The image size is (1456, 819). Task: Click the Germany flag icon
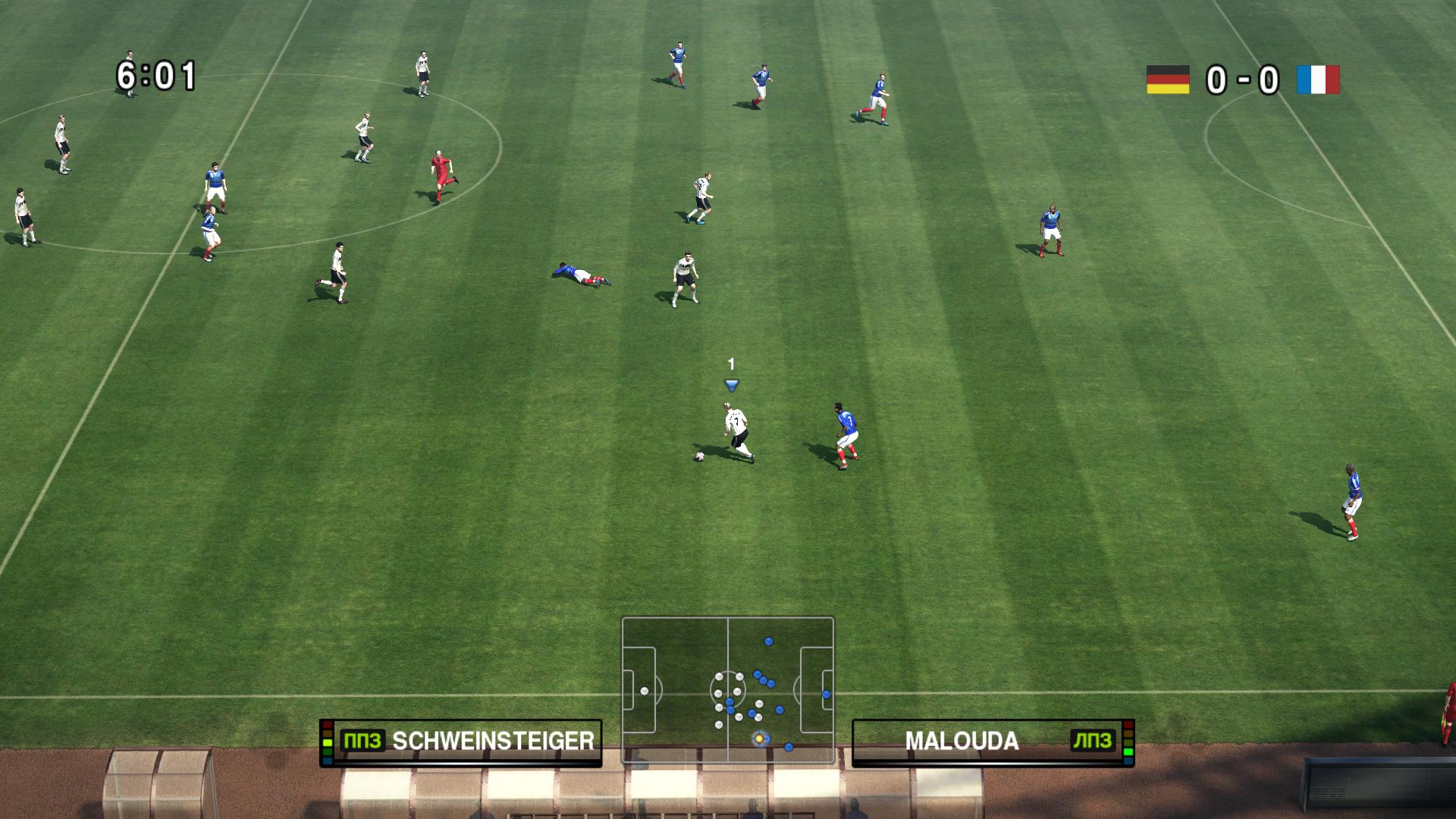(x=1168, y=80)
